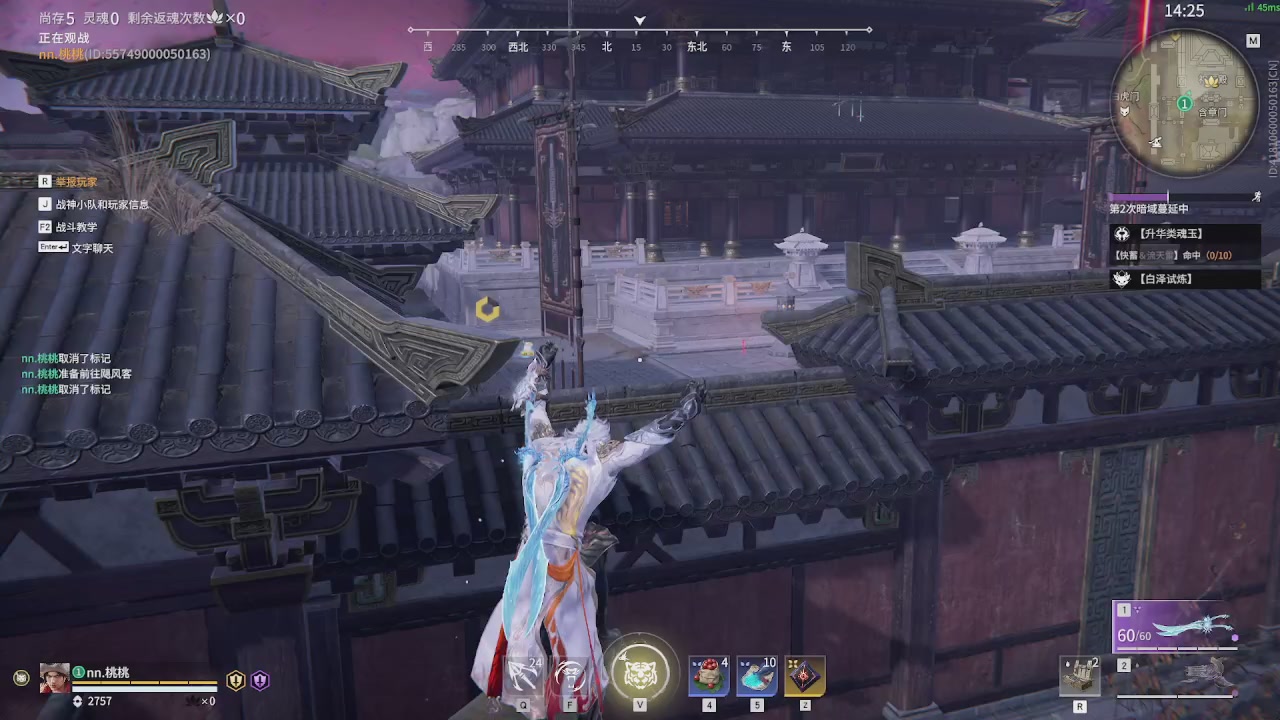Click the beast icon beside 白泽试炼 quest

point(1122,278)
